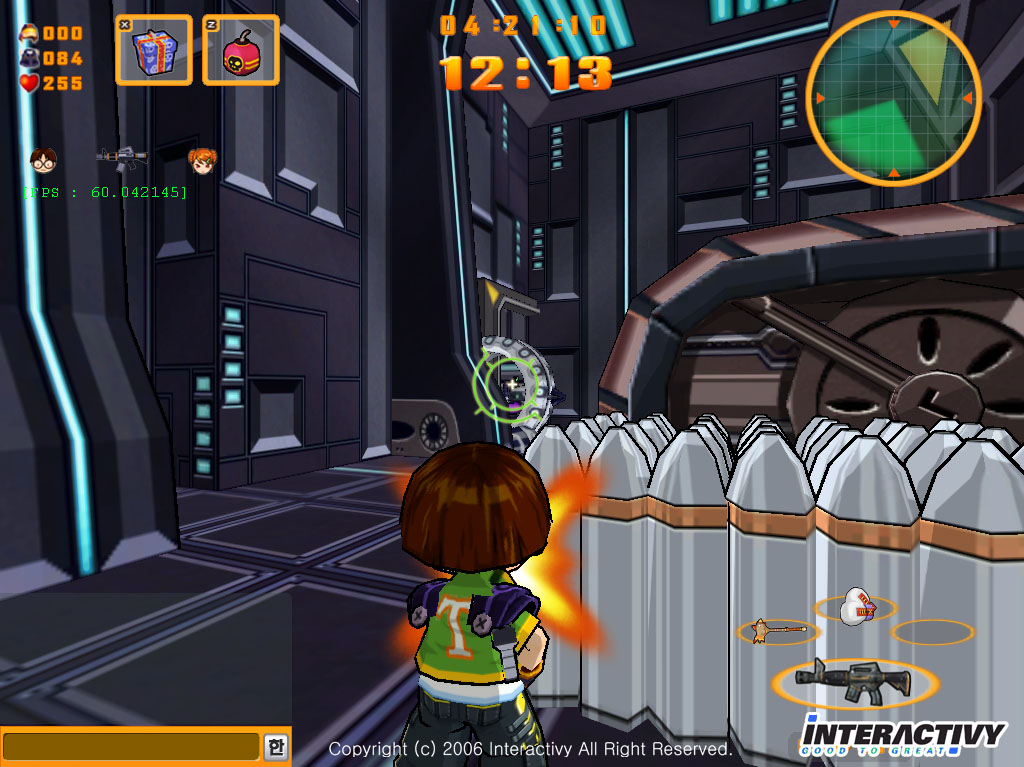The image size is (1024, 767).
Task: Click the glasses boy portrait in the kill feed
Action: pyautogui.click(x=43, y=158)
